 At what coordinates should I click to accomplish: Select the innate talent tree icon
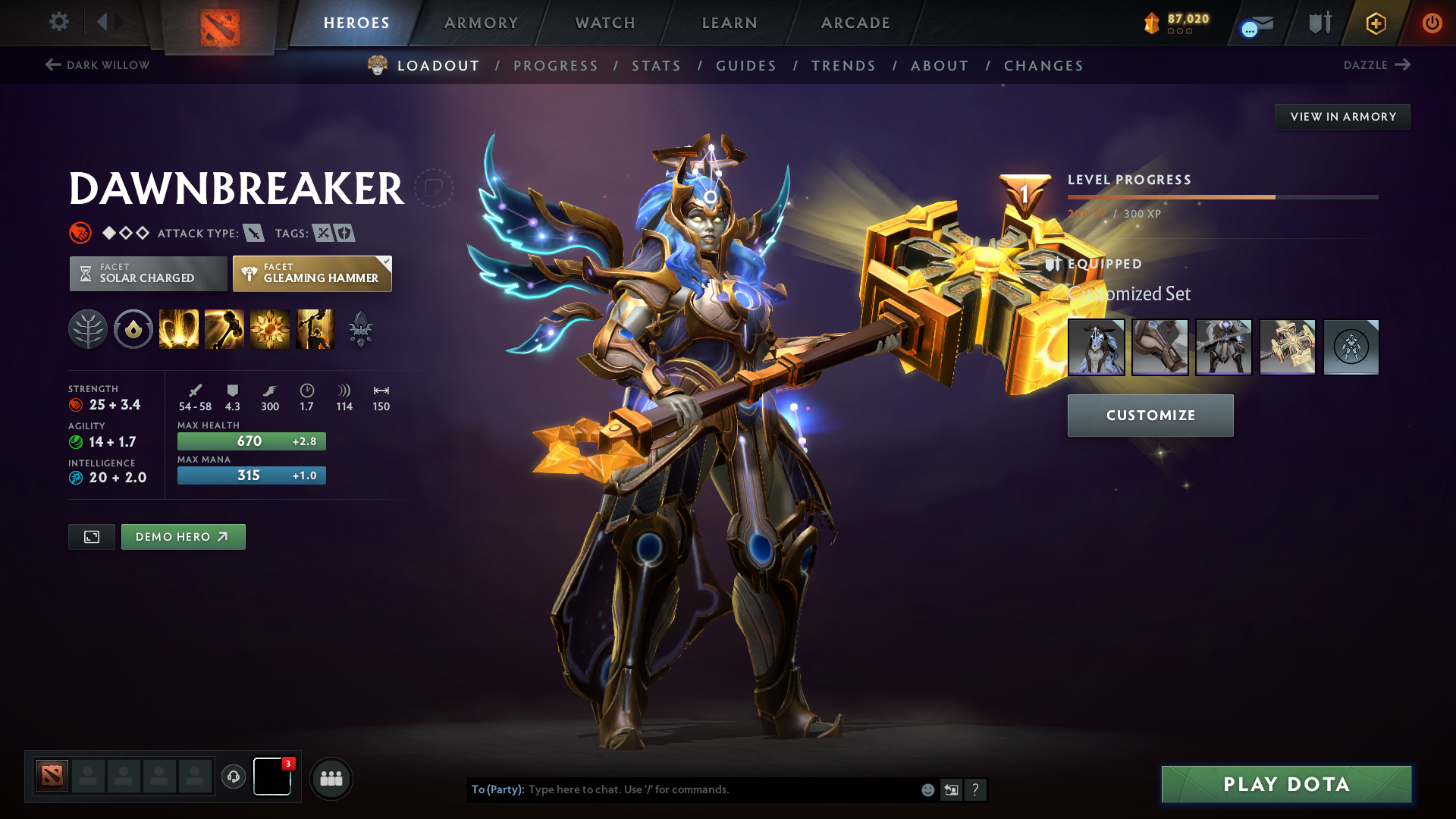pyautogui.click(x=89, y=328)
